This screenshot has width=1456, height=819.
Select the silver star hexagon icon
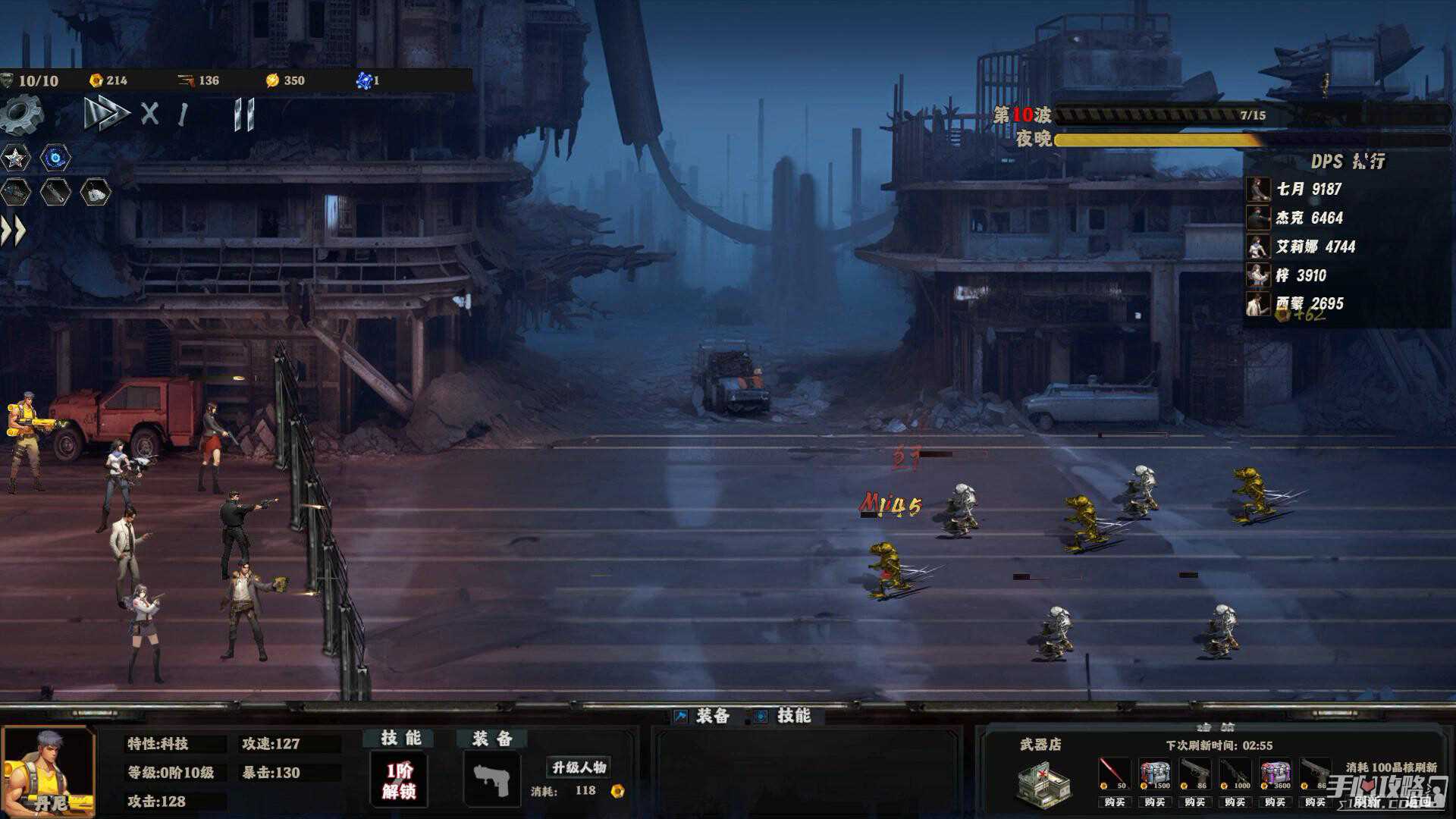[15, 158]
